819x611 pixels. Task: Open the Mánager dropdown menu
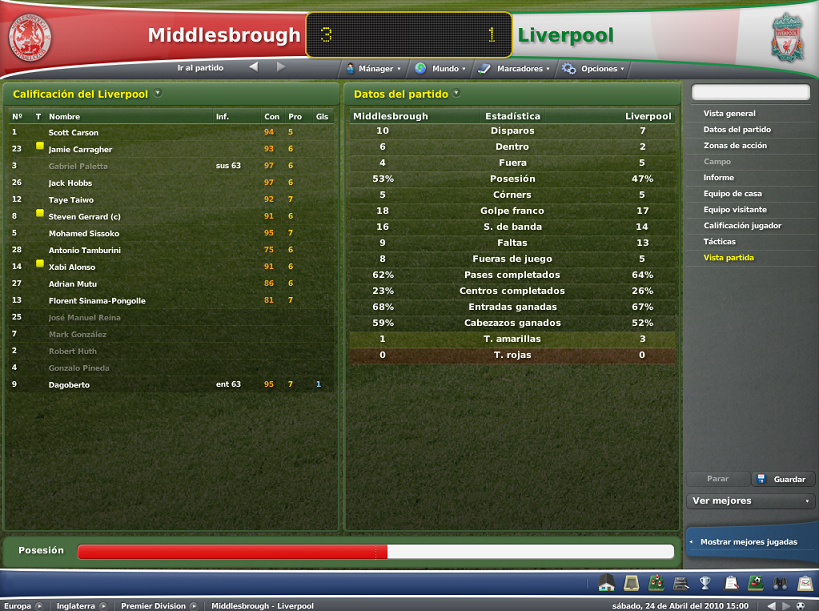pyautogui.click(x=373, y=69)
